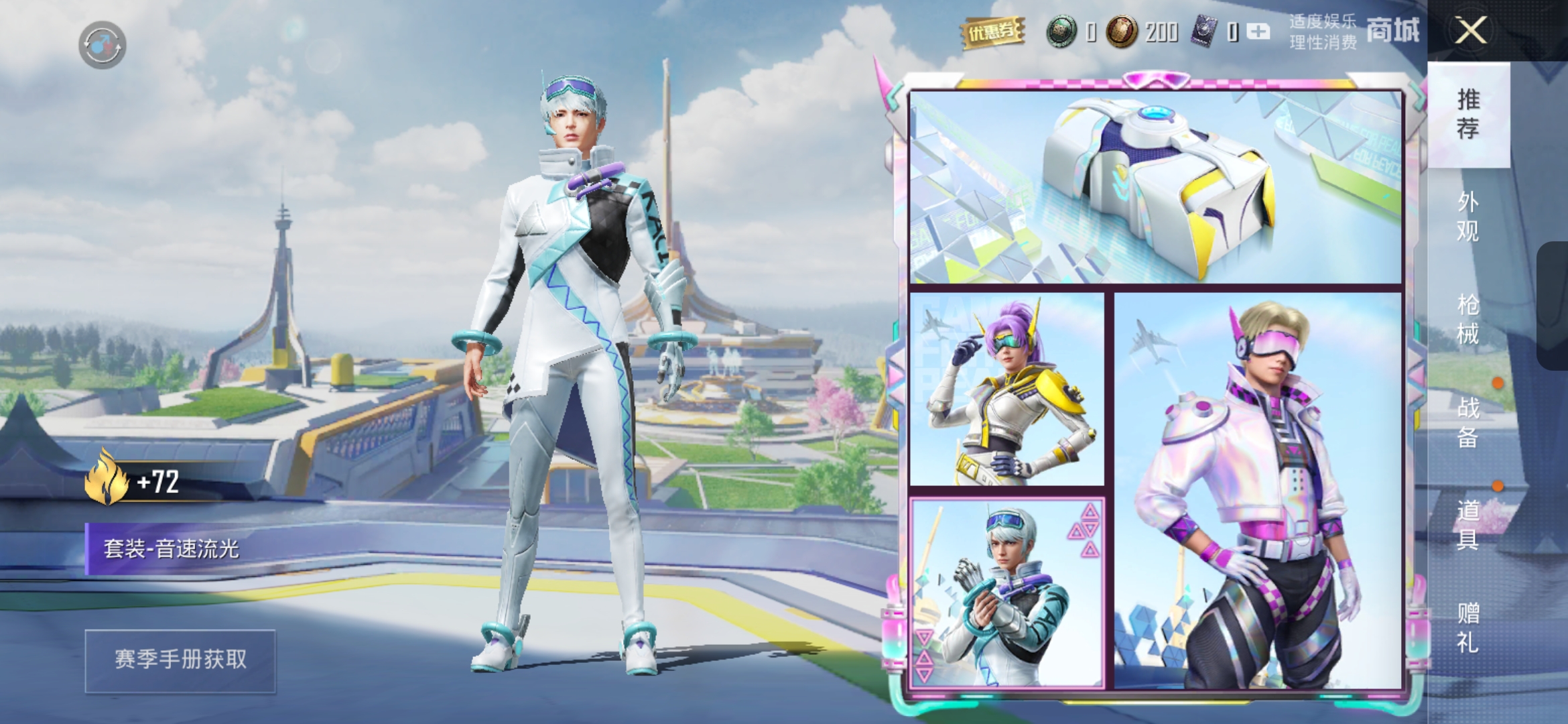Open the 道具 category tab
1568x724 pixels.
[1467, 524]
